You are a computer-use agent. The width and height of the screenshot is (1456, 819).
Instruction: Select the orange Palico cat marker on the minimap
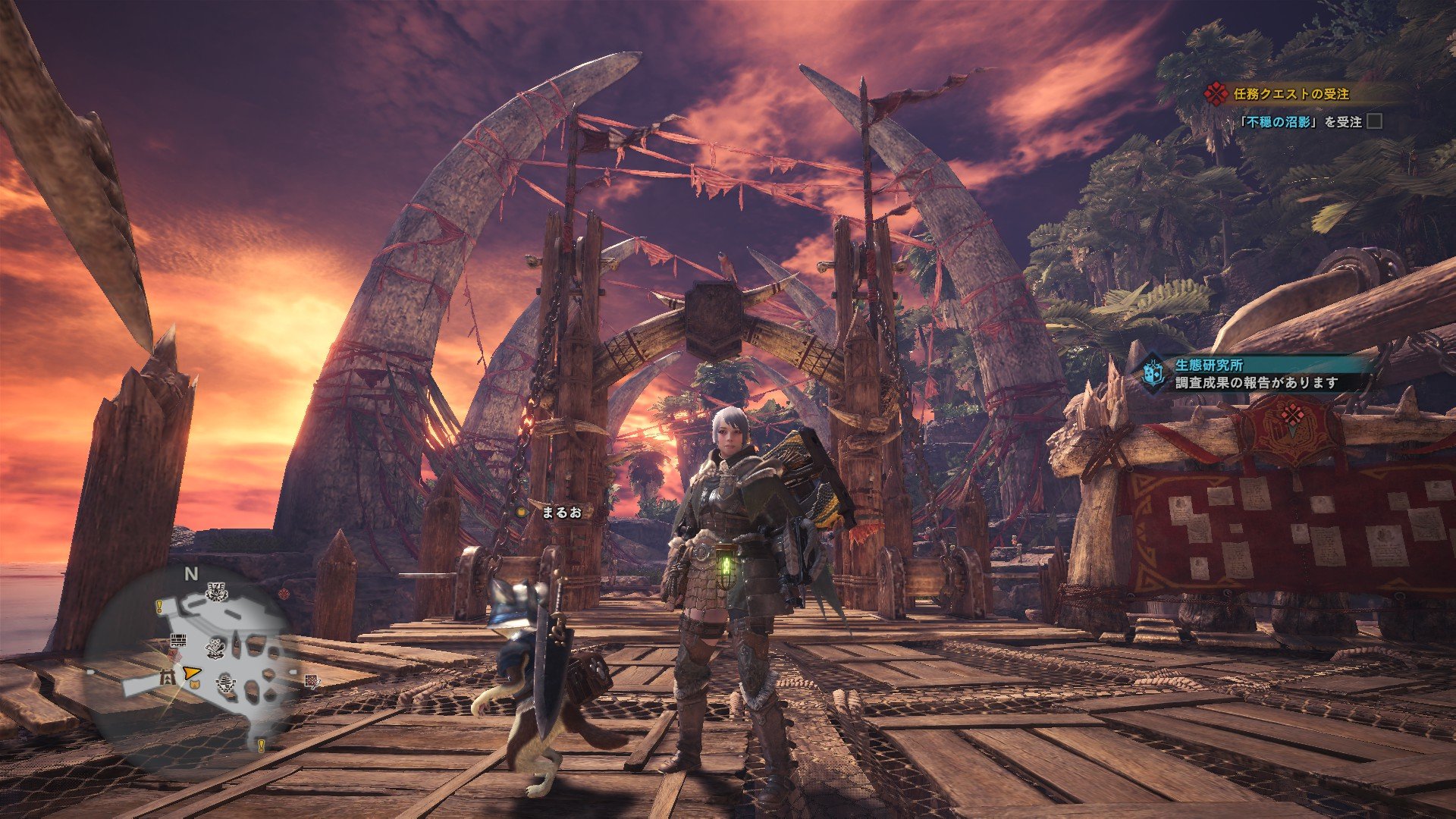(x=193, y=686)
